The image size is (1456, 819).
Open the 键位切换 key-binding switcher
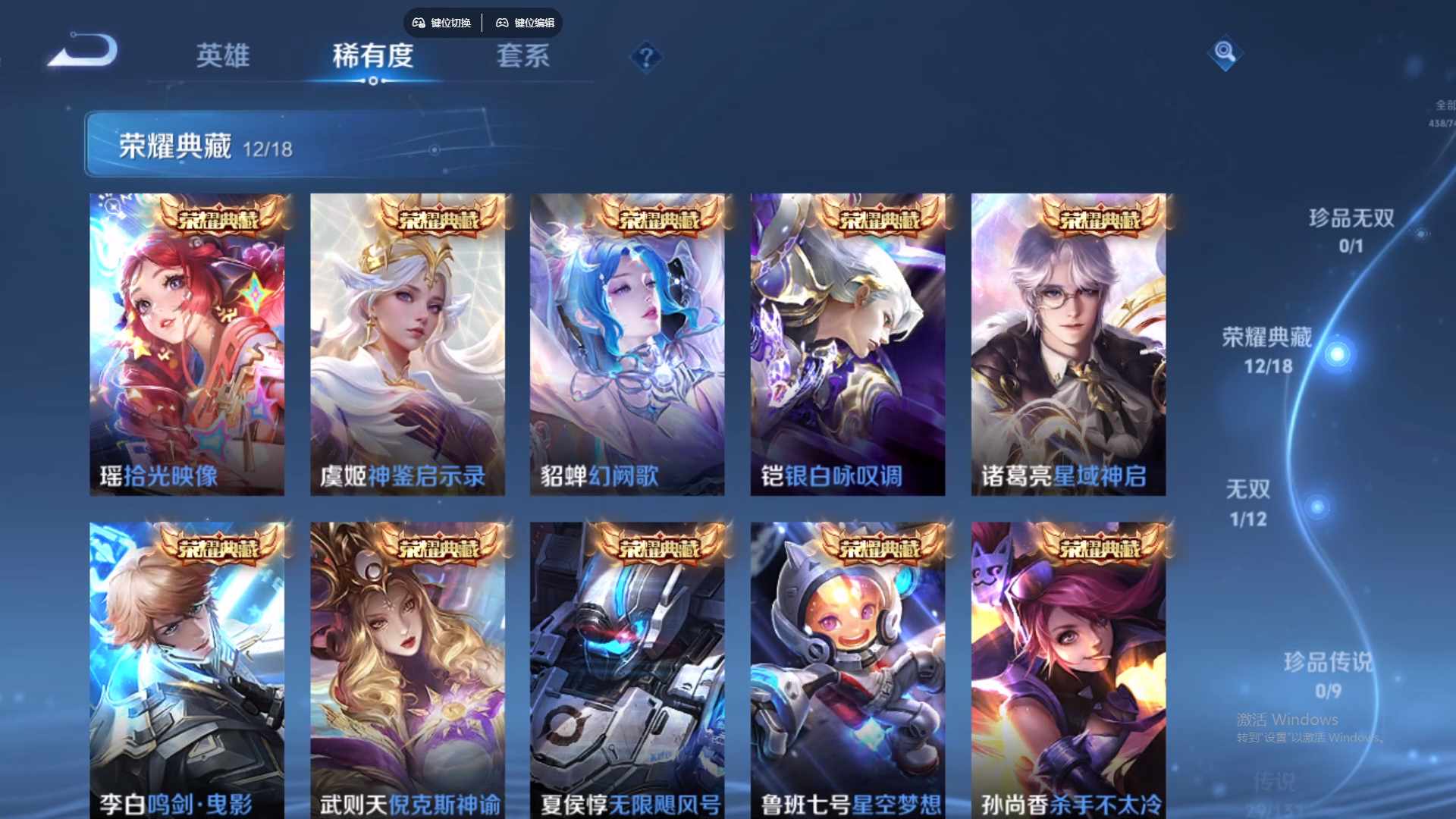[451, 23]
